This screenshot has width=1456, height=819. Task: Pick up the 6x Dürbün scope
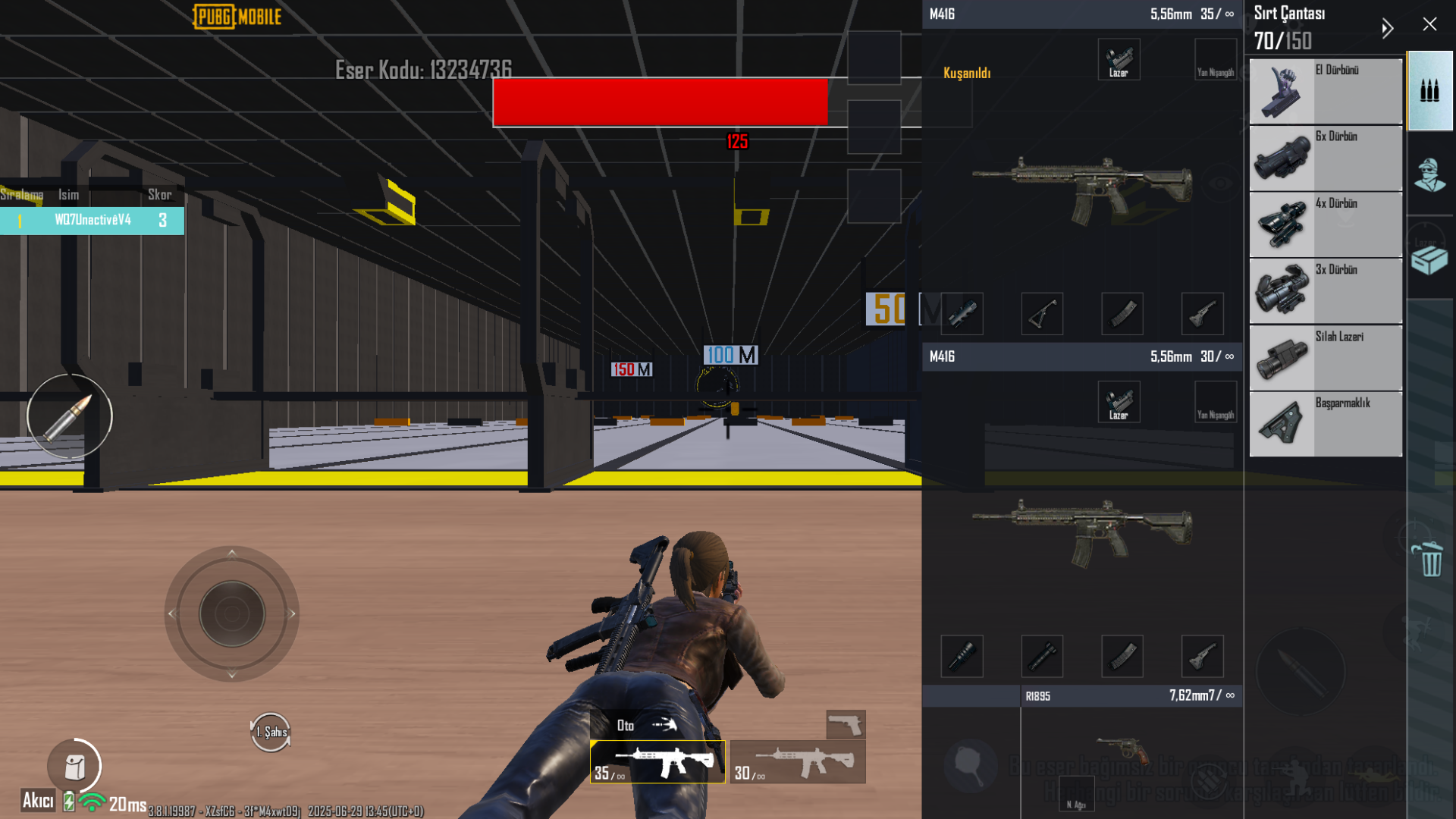click(x=1325, y=158)
